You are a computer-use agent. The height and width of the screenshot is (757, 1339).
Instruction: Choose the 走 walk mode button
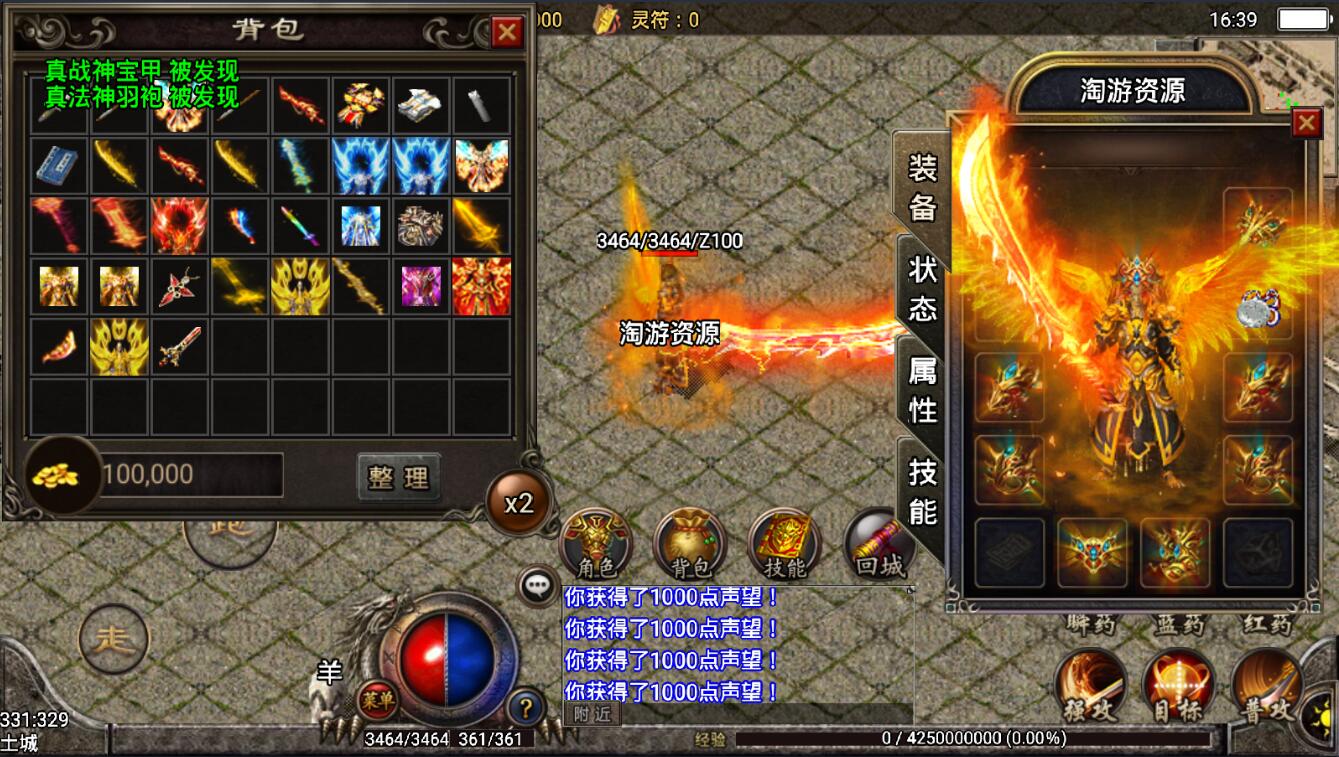[114, 639]
